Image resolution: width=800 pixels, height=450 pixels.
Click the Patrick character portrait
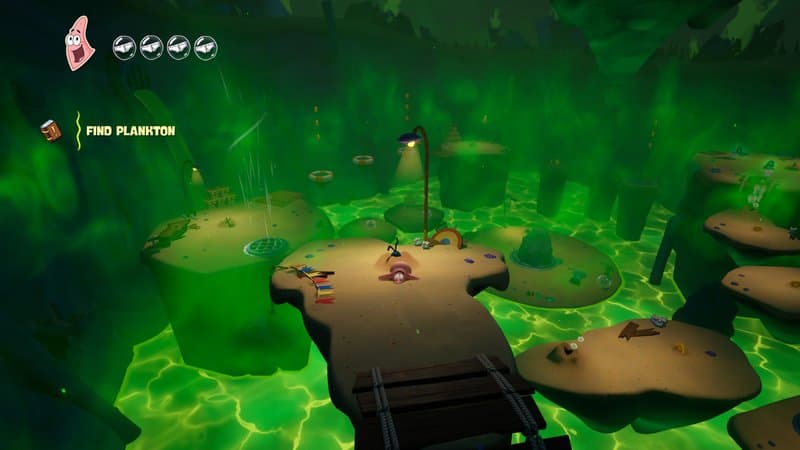point(79,43)
